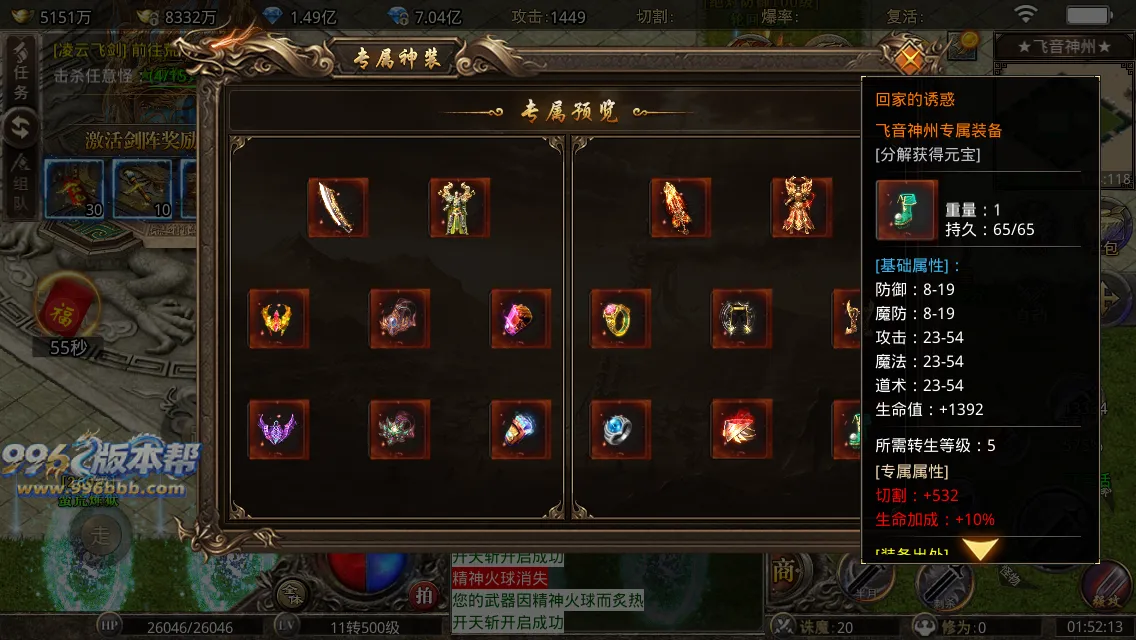
Task: Select the pink crystal bracer slot
Action: coord(521,319)
